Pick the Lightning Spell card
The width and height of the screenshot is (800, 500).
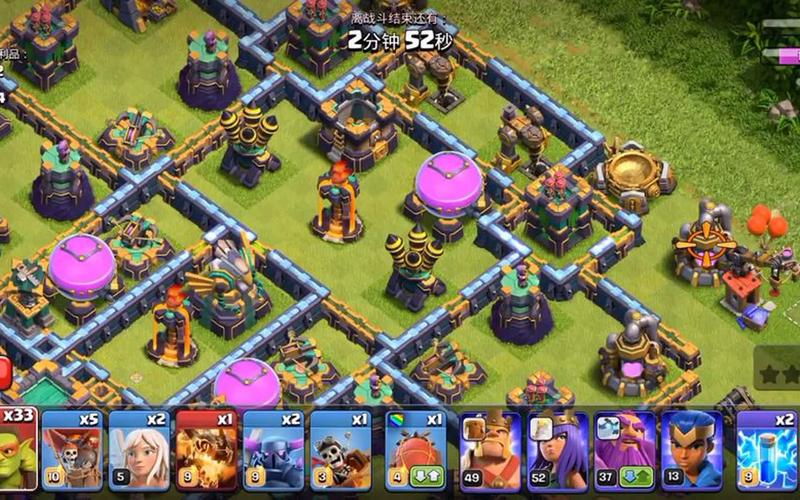(767, 450)
